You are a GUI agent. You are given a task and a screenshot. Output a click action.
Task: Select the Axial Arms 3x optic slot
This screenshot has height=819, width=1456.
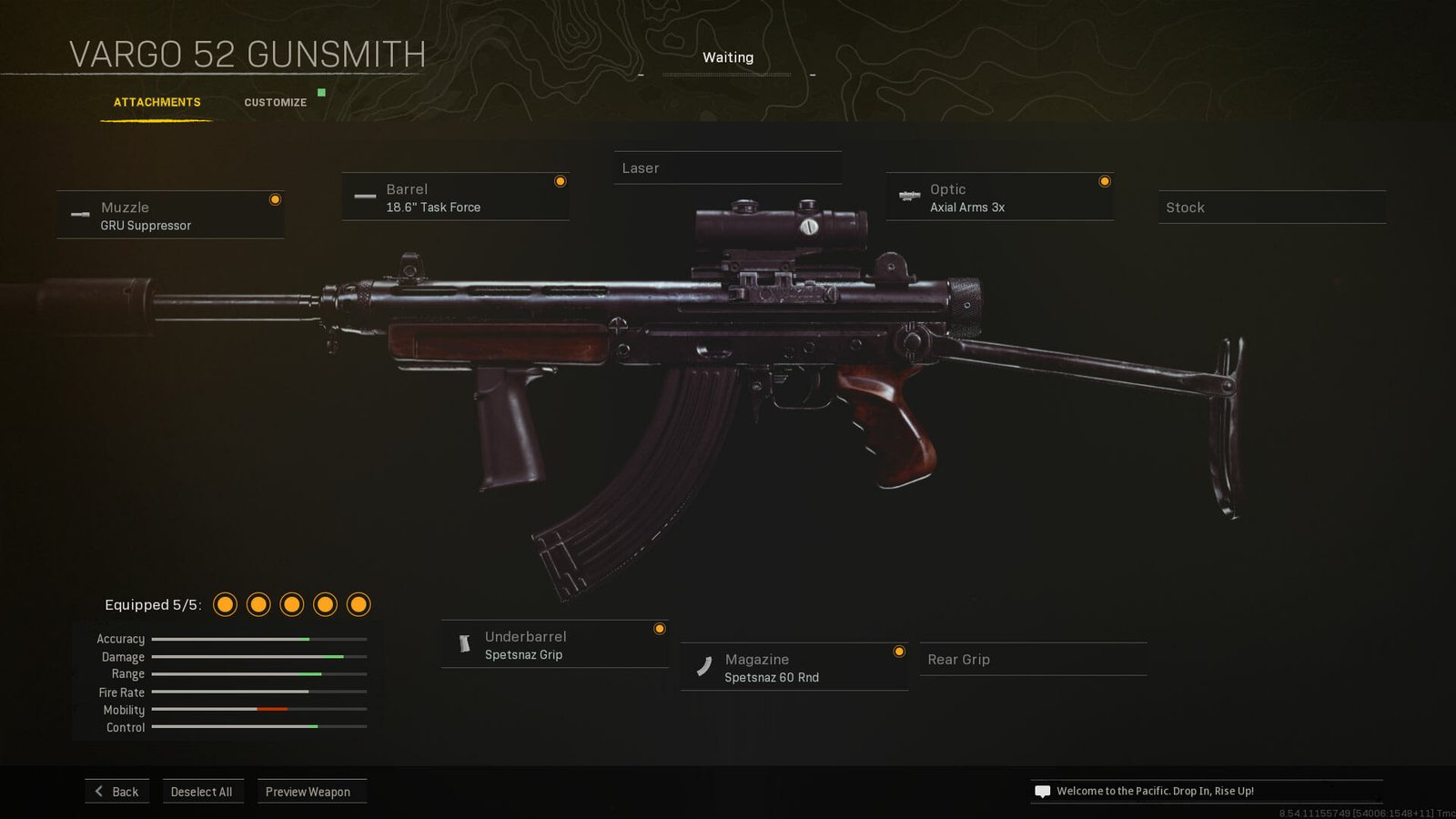999,197
